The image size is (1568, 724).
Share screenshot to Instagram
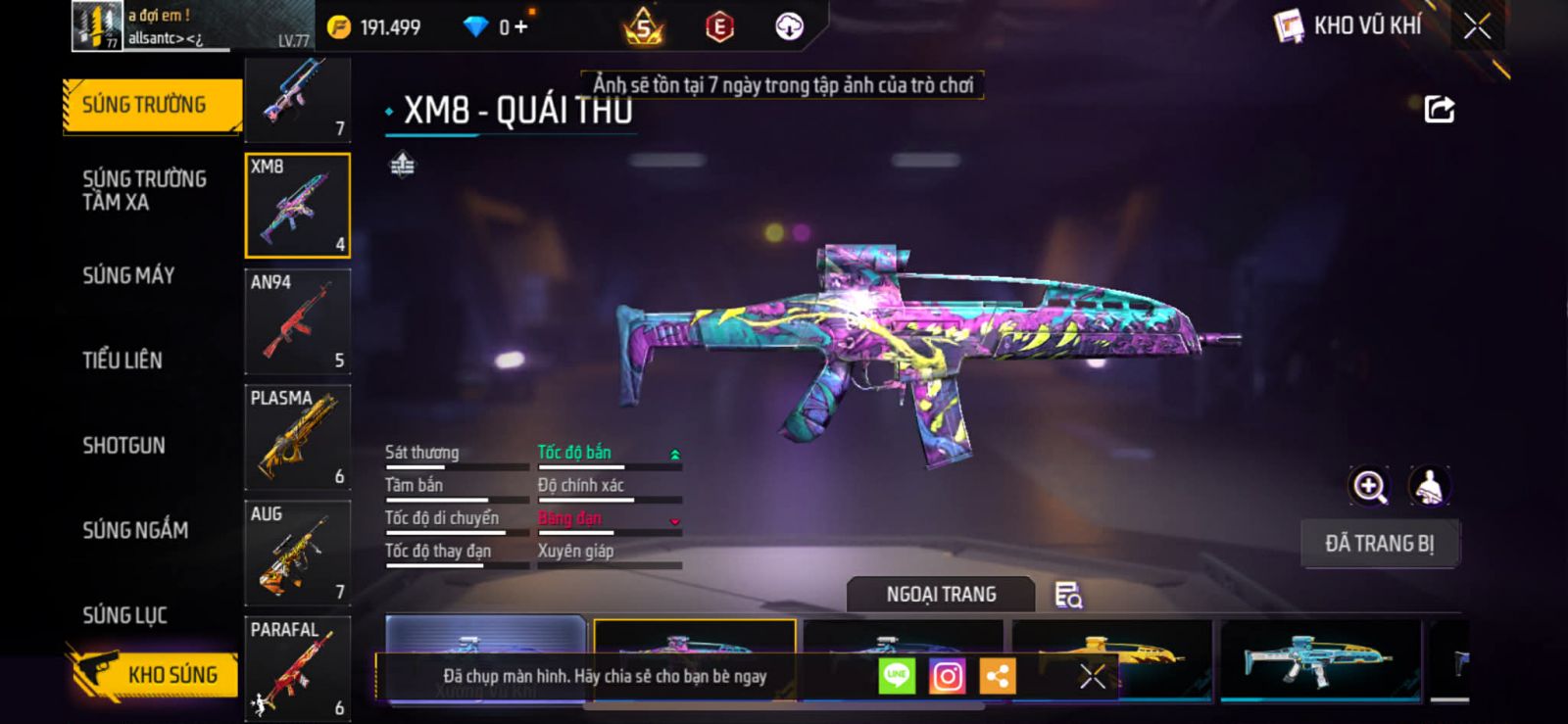tap(947, 676)
